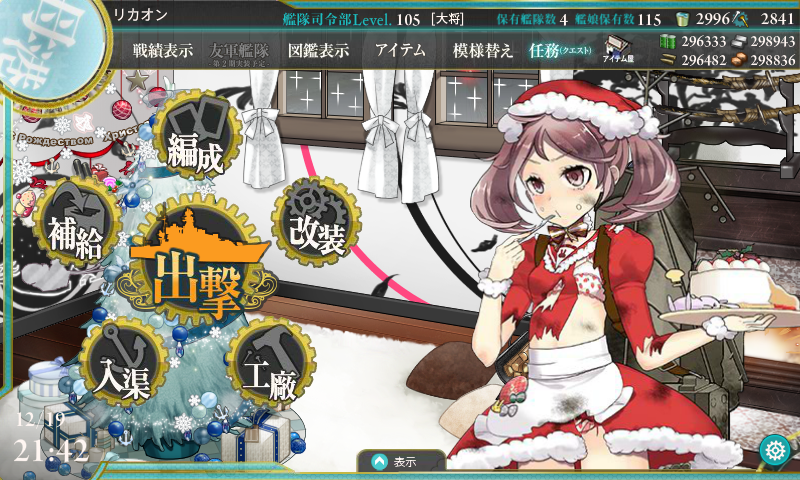Open the アイテム items tab
The height and width of the screenshot is (480, 800).
pyautogui.click(x=400, y=51)
